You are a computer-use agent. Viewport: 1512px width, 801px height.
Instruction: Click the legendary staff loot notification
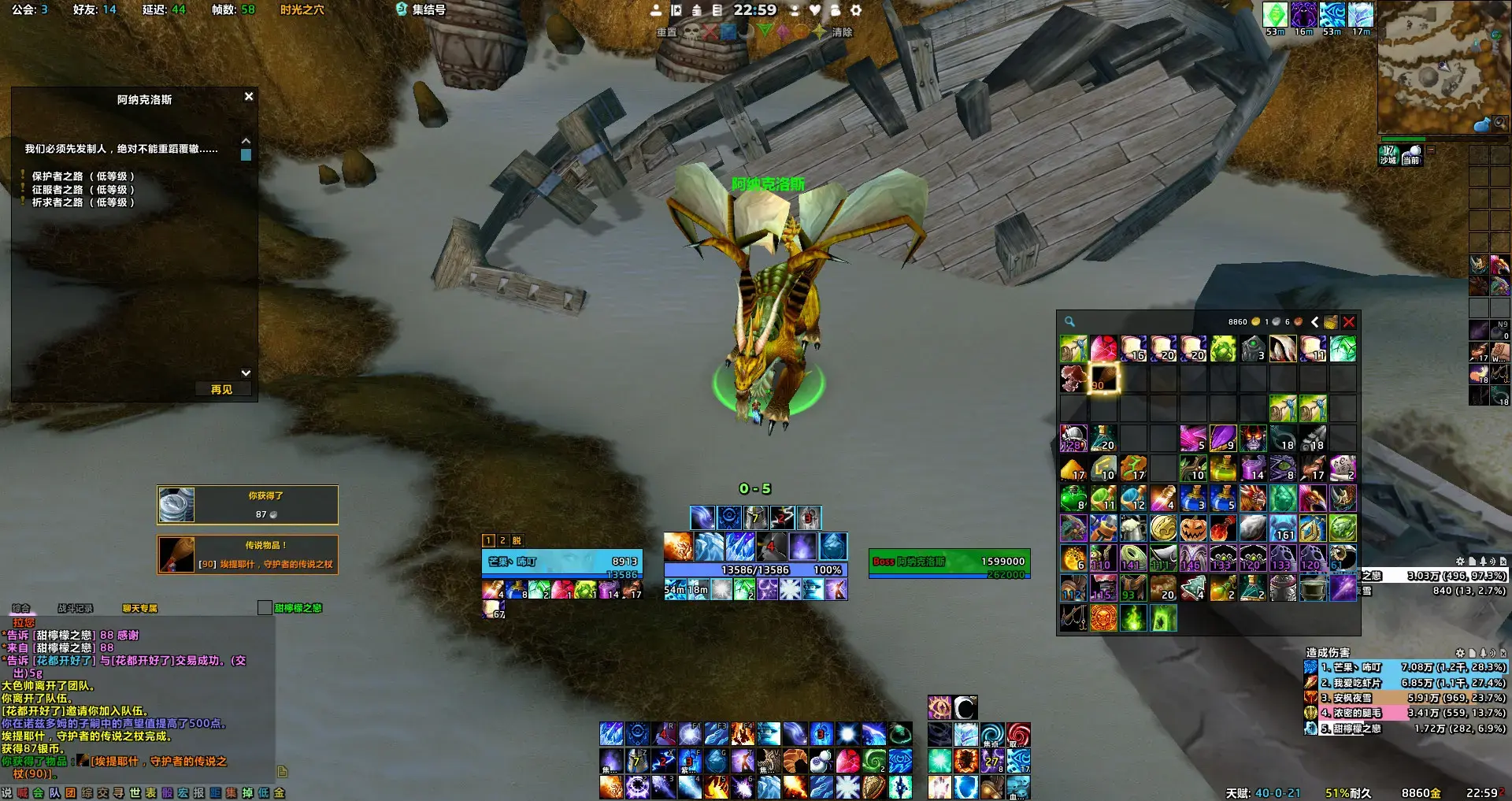click(247, 554)
